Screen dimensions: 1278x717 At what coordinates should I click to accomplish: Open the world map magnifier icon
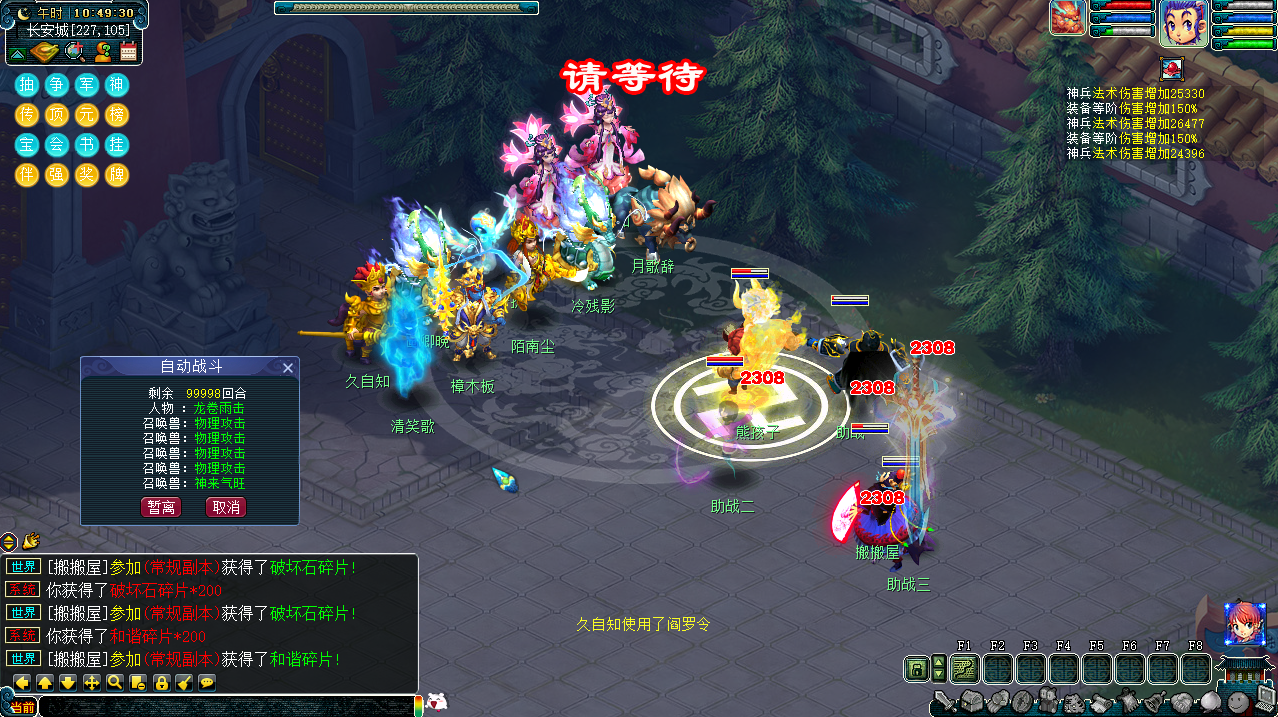[x=74, y=51]
